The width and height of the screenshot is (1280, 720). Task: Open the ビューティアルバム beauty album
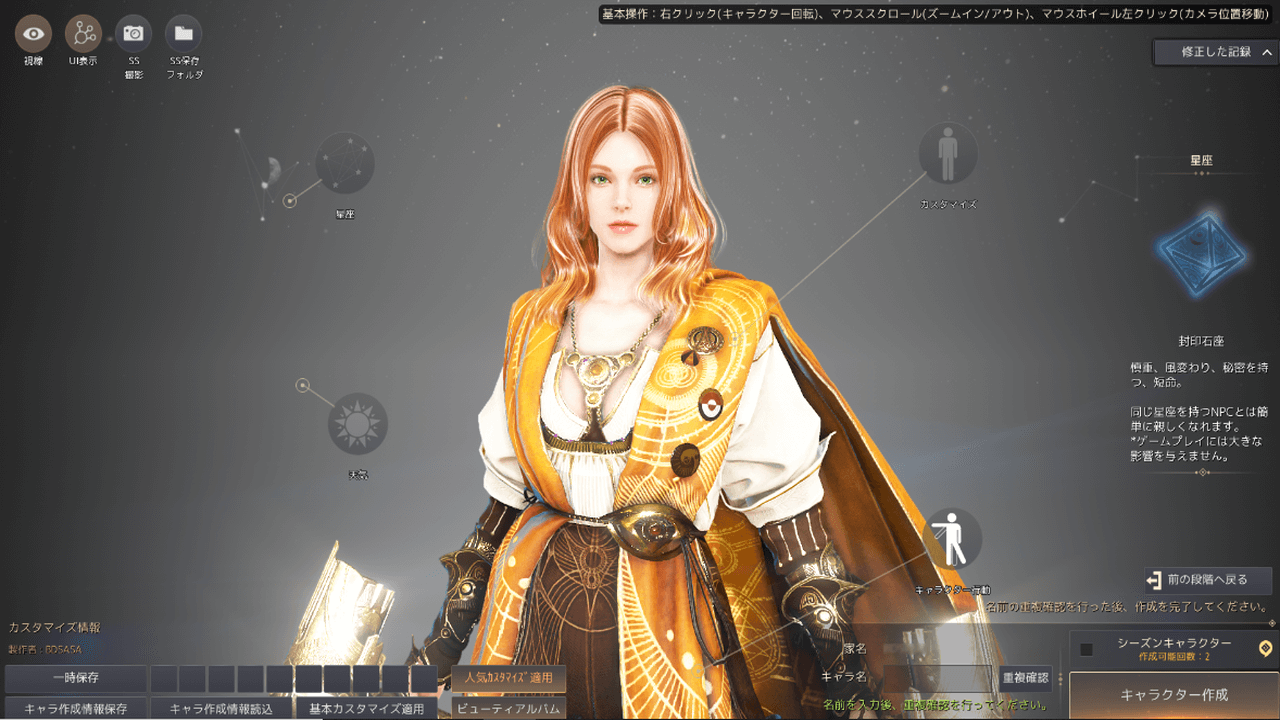coord(509,709)
